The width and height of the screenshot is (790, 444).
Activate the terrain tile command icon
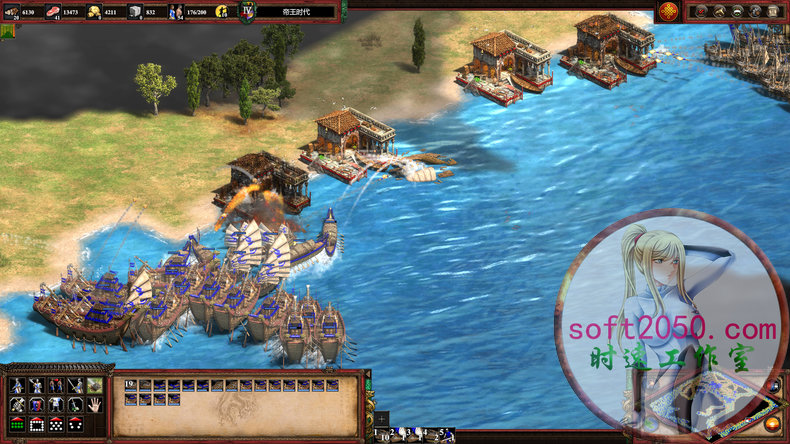(94, 385)
